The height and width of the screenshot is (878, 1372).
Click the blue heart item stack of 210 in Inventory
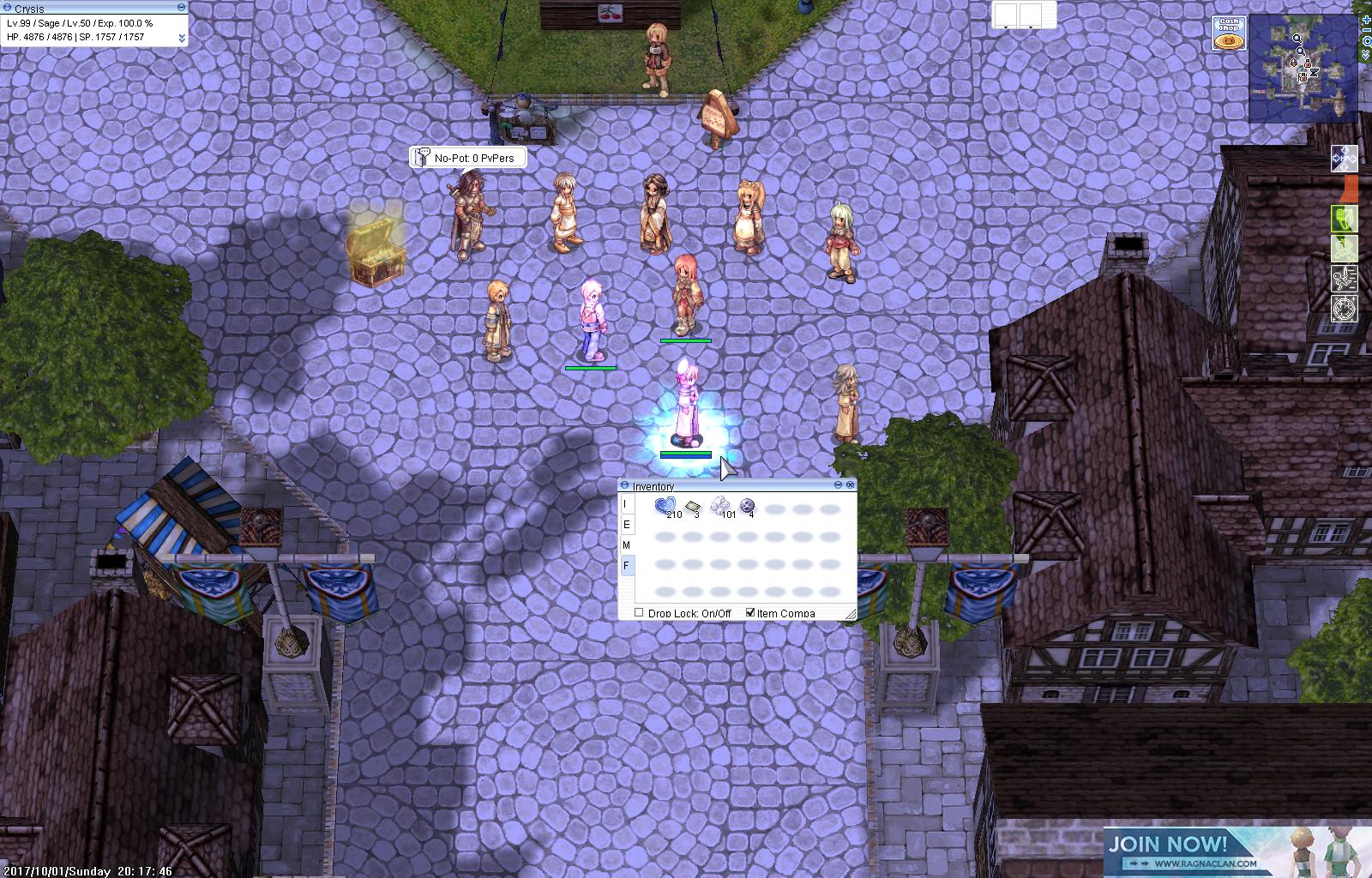click(x=665, y=505)
